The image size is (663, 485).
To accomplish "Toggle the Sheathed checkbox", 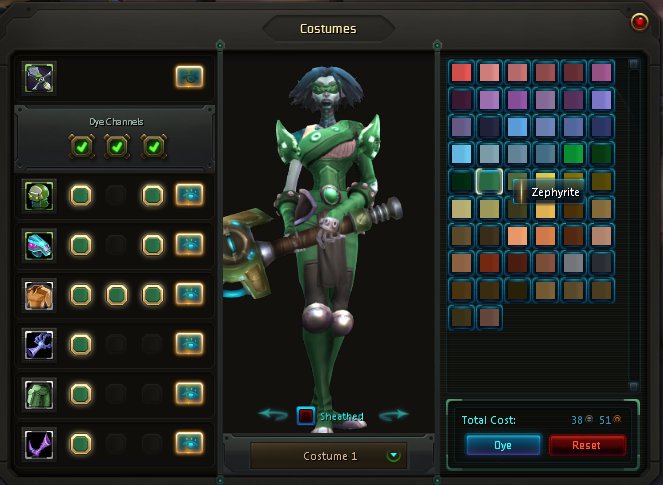I will pos(306,416).
